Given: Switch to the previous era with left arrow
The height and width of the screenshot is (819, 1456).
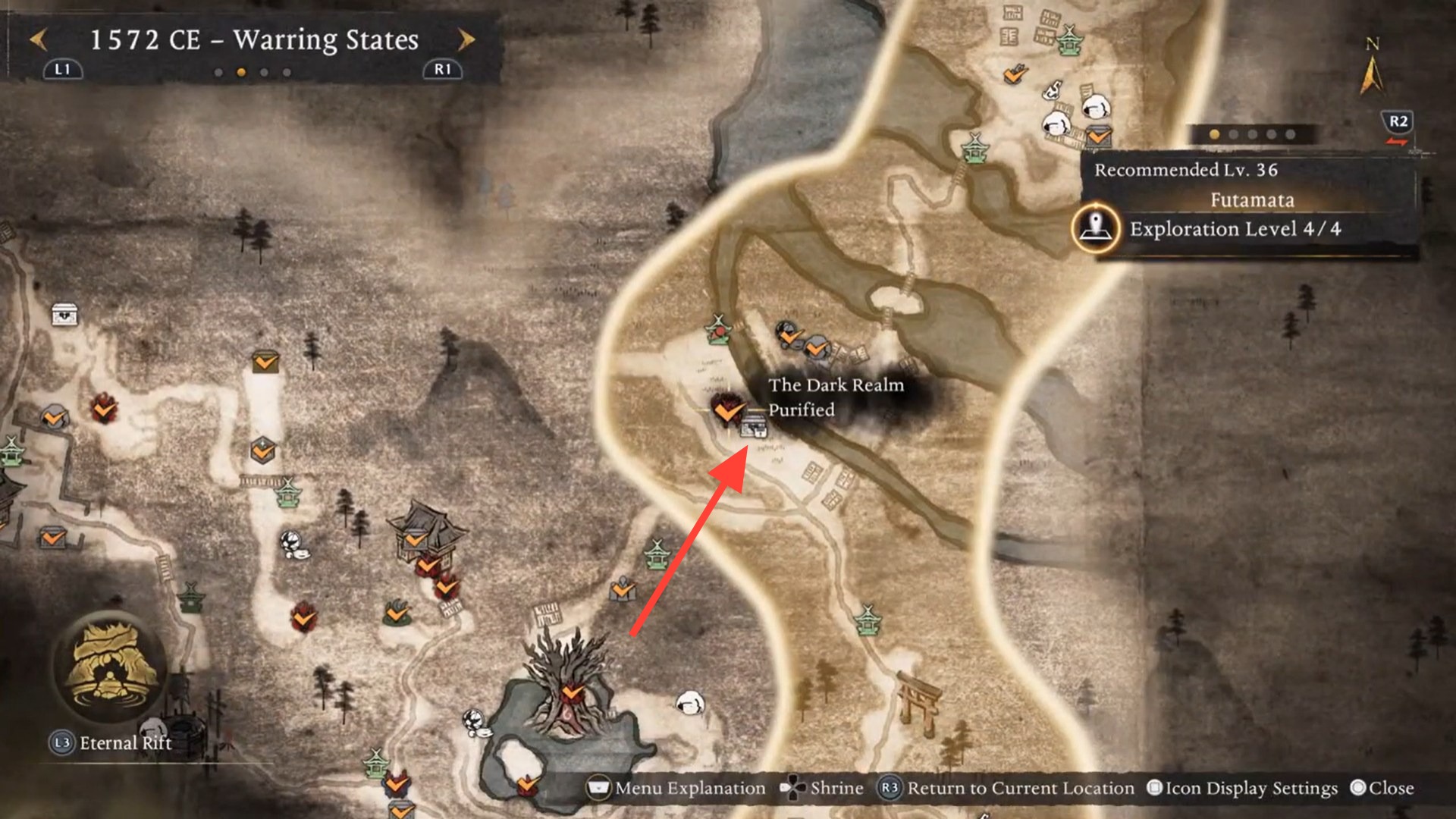Looking at the screenshot, I should 38,39.
